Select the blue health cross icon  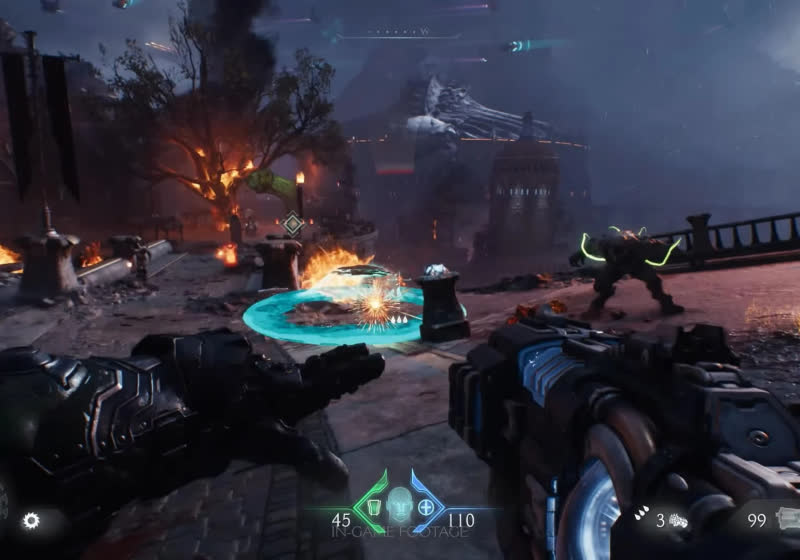click(x=426, y=503)
